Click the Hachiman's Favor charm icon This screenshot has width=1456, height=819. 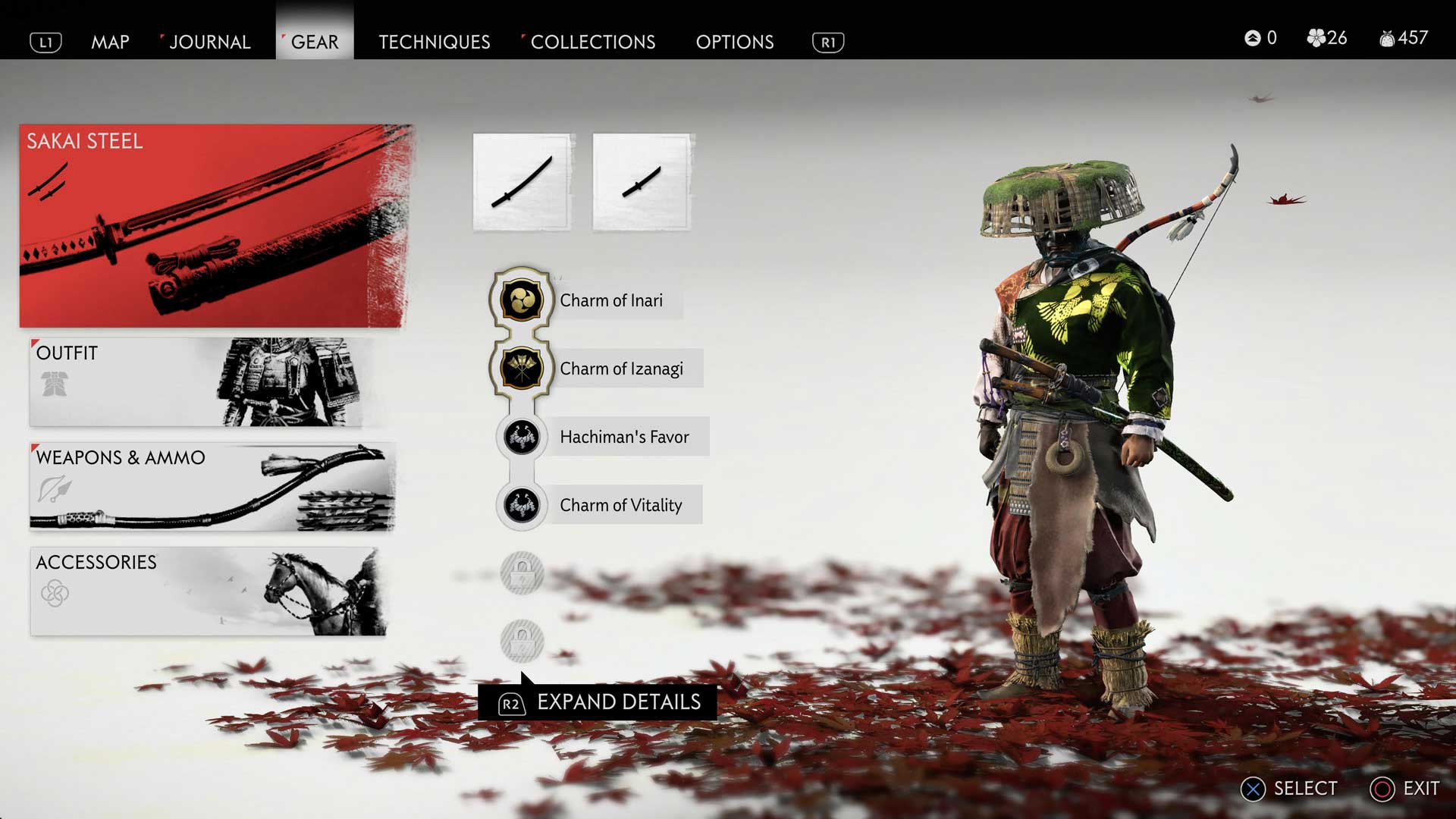(521, 437)
